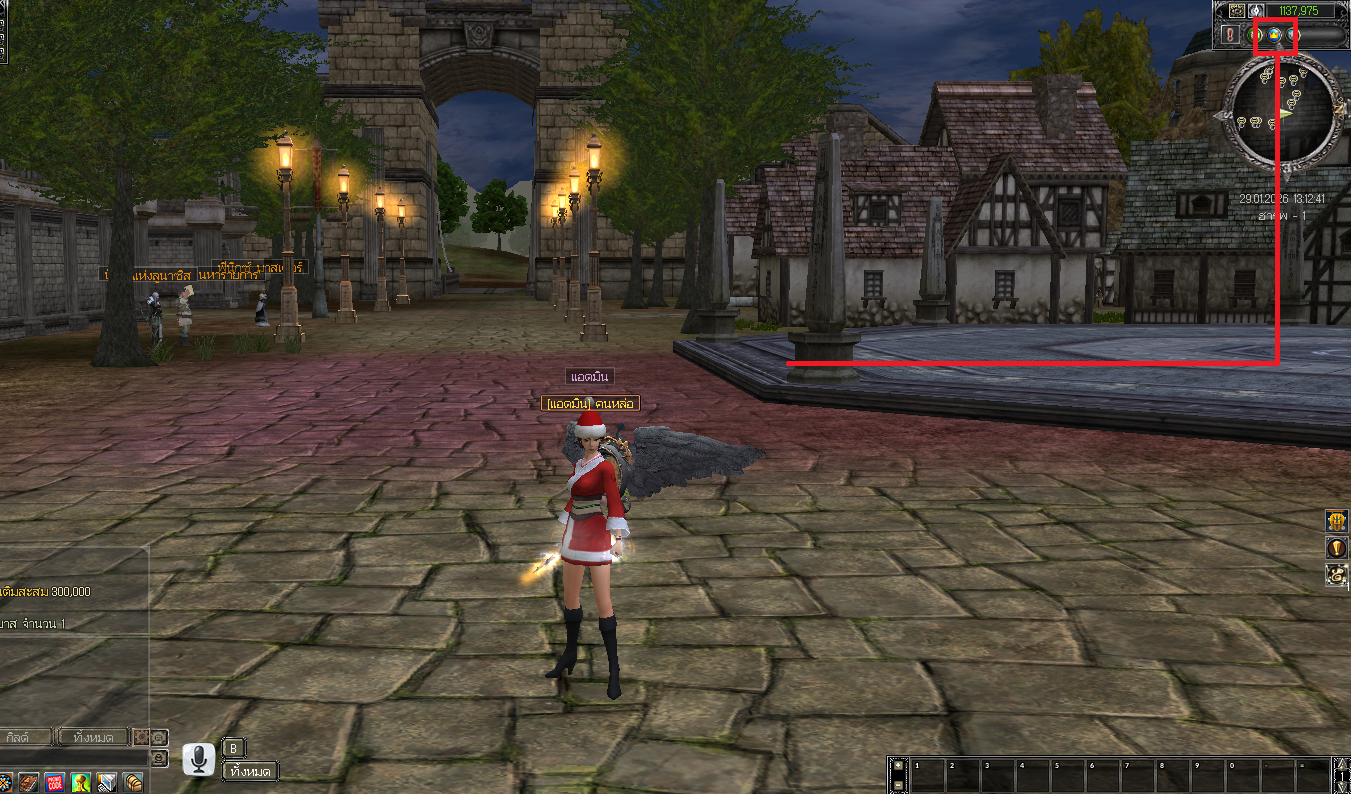The height and width of the screenshot is (794, 1351).
Task: Click the orange exclamation quest icon
Action: tap(1336, 548)
